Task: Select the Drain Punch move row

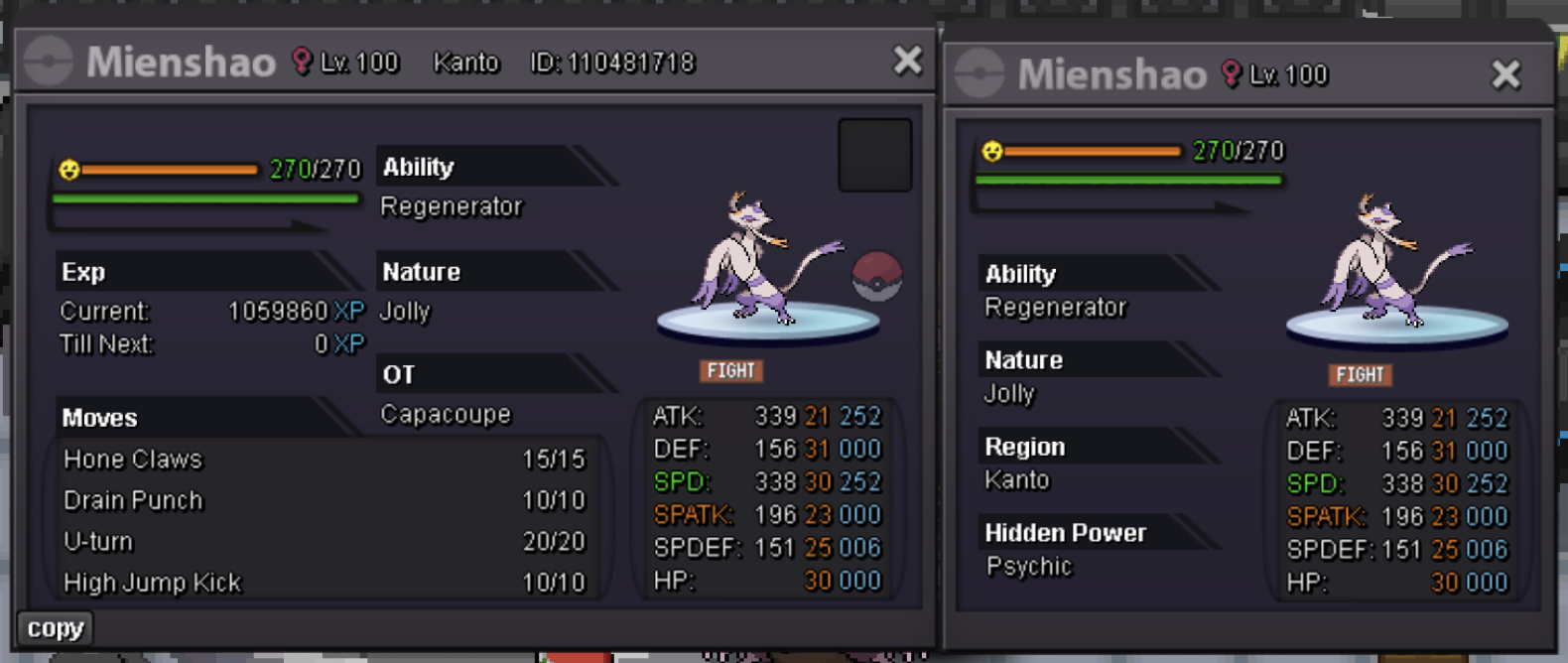Action: pyautogui.click(x=324, y=500)
